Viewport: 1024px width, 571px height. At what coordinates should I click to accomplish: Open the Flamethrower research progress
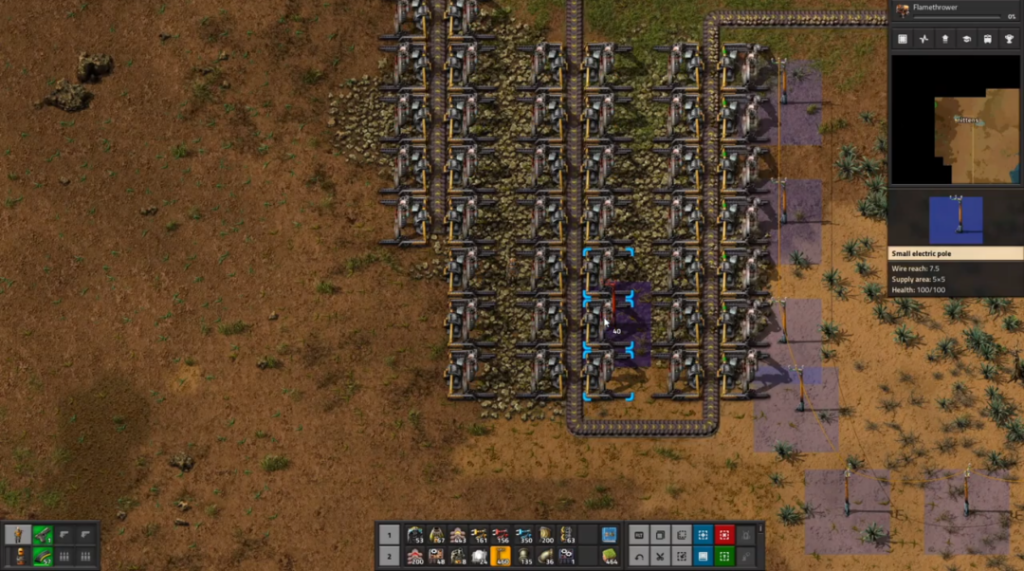point(956,11)
